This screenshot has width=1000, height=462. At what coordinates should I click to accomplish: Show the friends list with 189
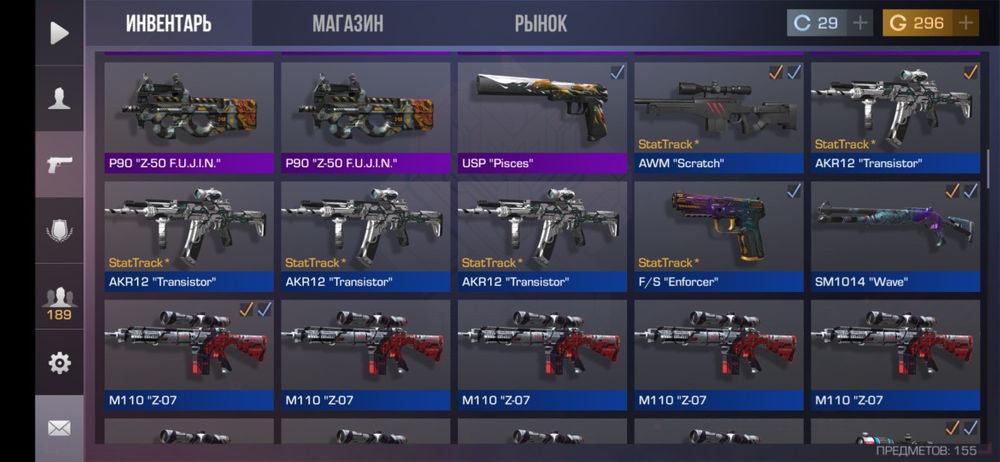tap(59, 300)
